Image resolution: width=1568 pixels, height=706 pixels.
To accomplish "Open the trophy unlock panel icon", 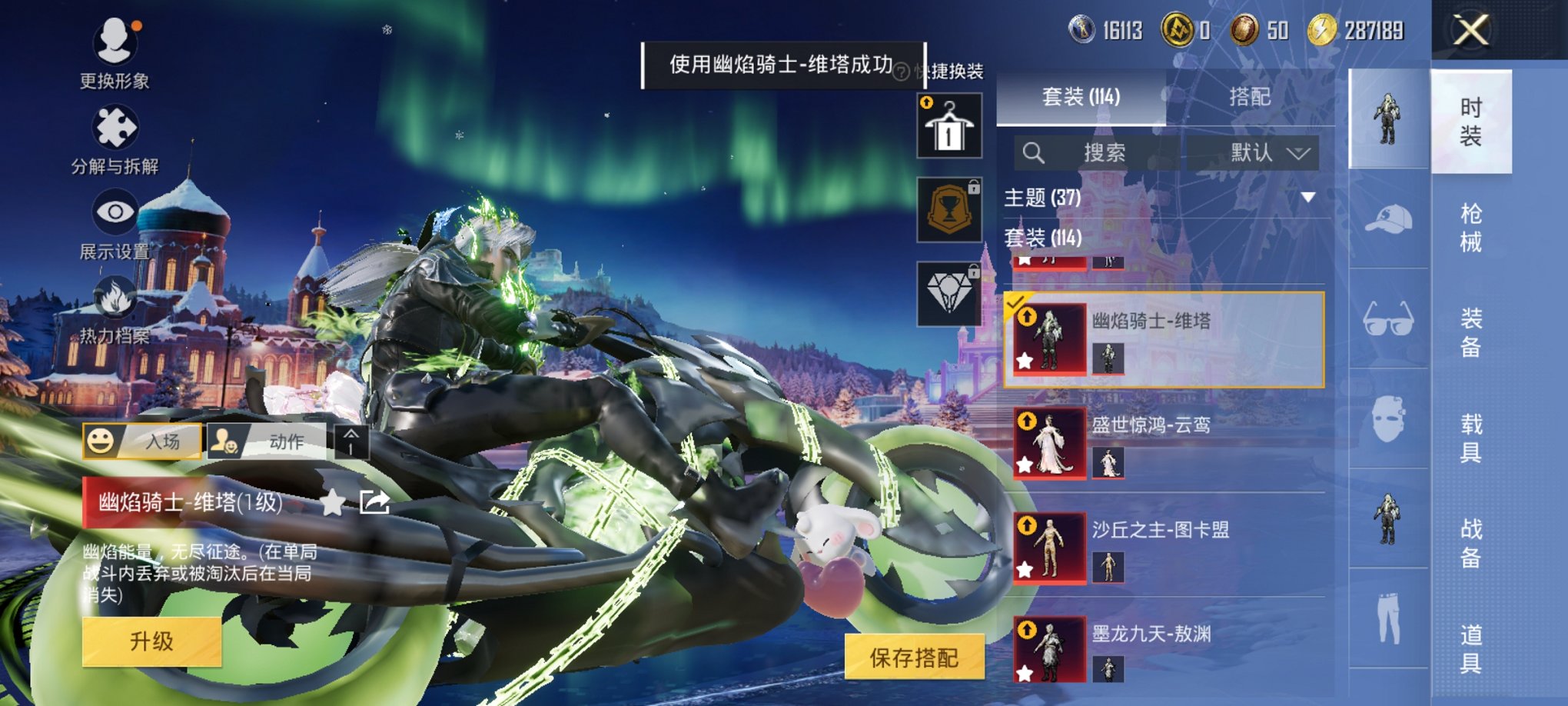I will (x=949, y=209).
